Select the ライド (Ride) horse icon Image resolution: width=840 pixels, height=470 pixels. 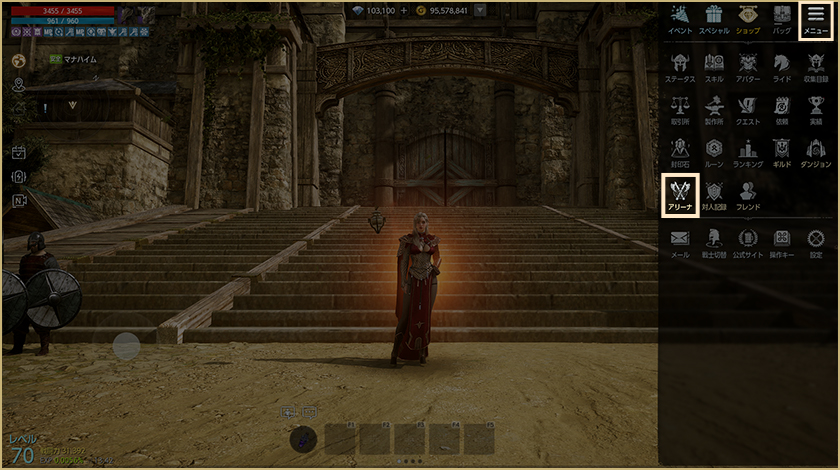pyautogui.click(x=782, y=66)
